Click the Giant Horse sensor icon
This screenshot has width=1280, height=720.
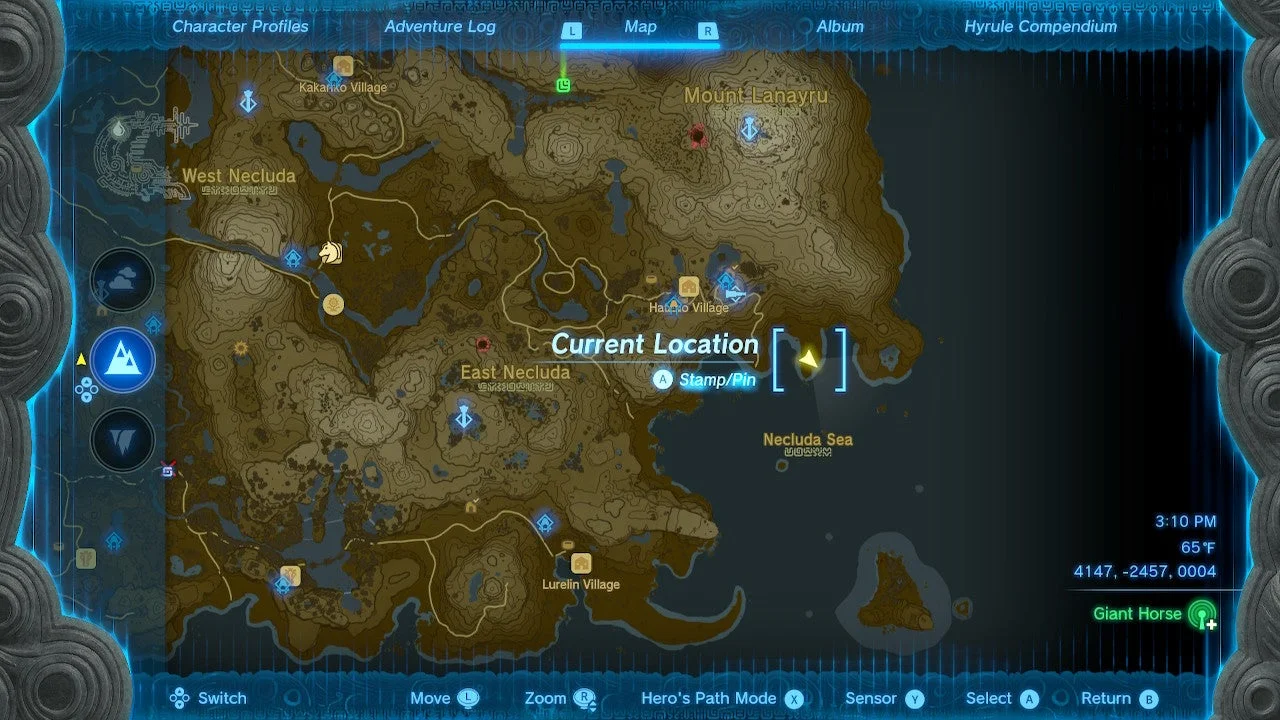coord(1203,614)
